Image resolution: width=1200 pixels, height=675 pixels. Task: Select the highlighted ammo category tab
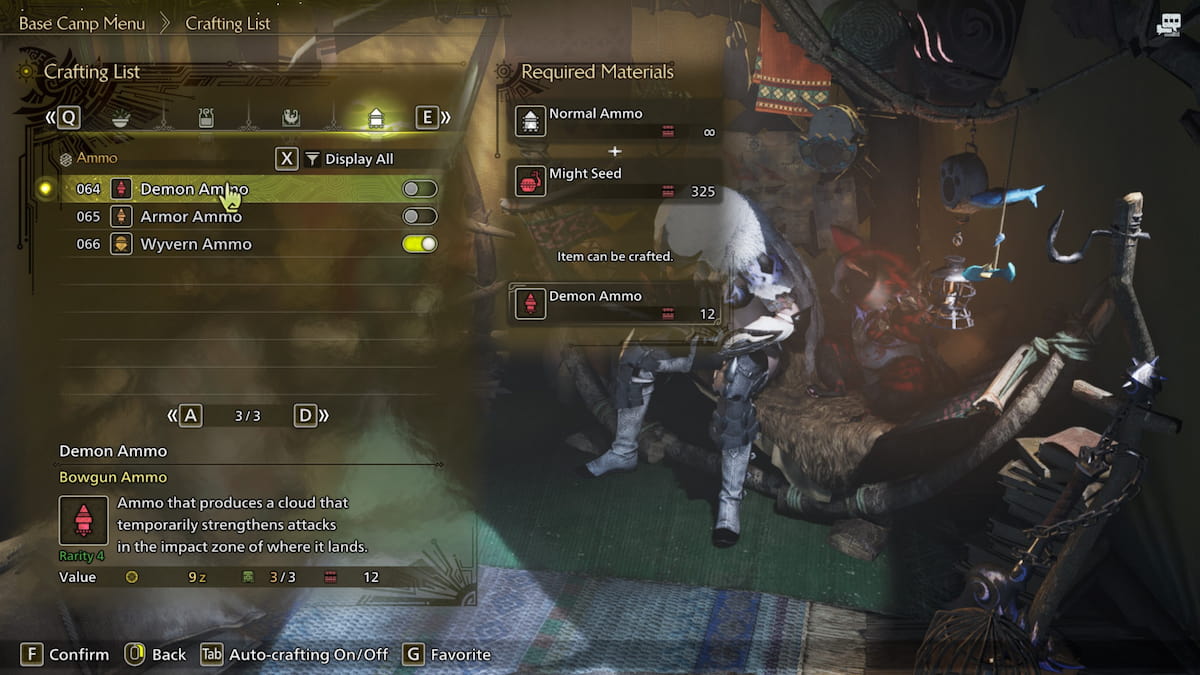[x=376, y=118]
